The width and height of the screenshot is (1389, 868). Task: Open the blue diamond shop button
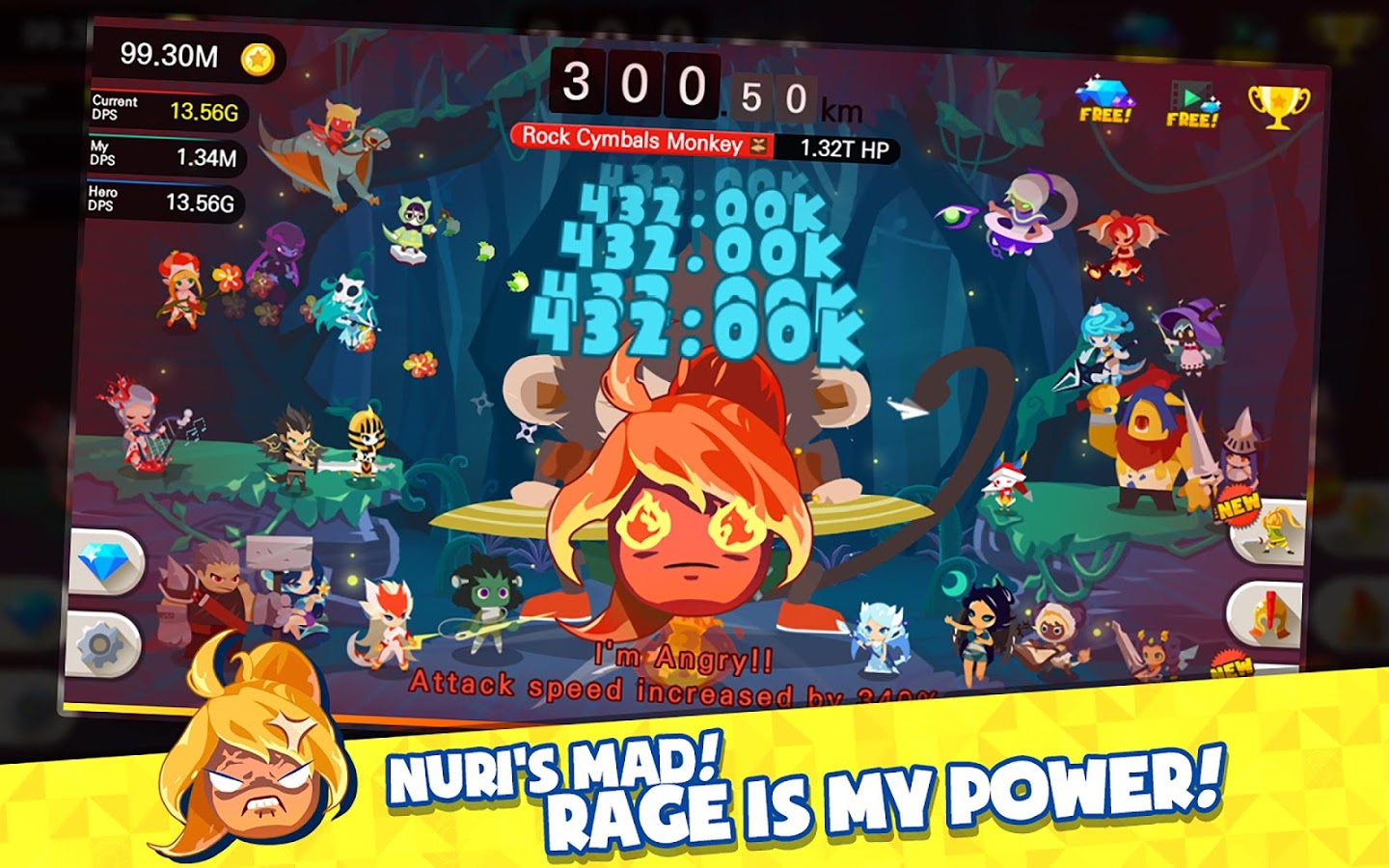click(x=106, y=563)
